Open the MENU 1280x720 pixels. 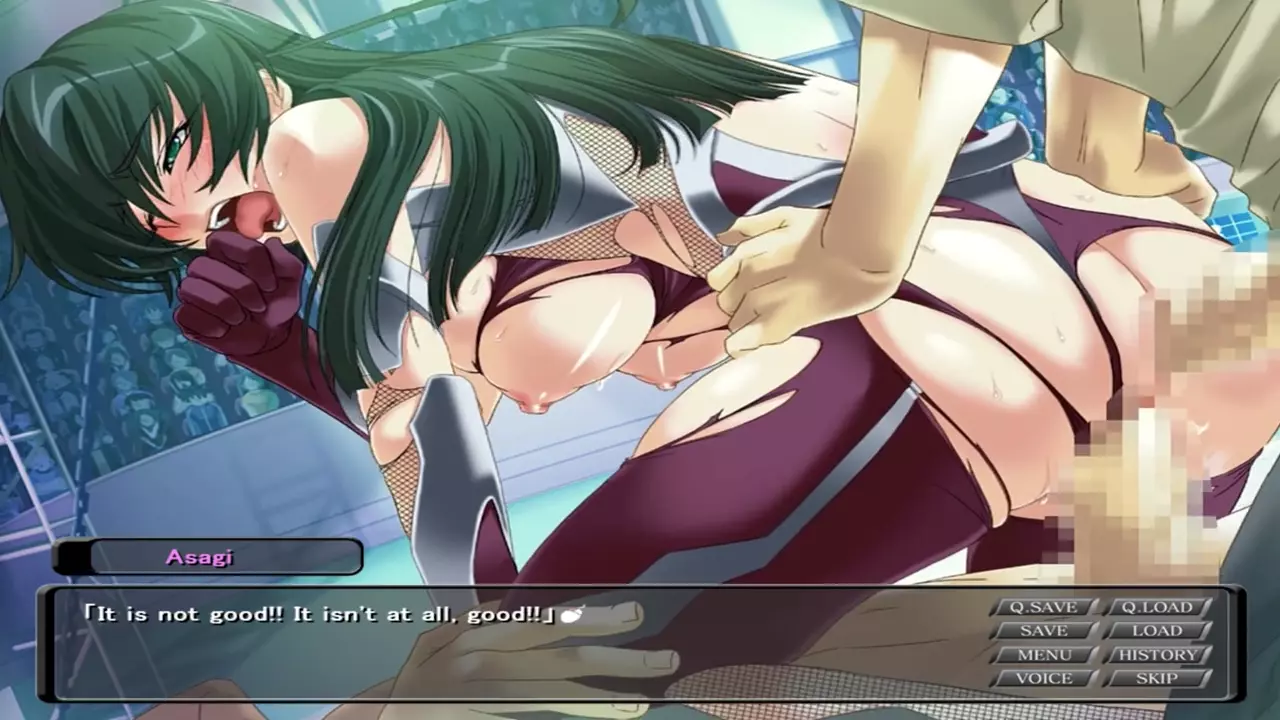[1043, 655]
